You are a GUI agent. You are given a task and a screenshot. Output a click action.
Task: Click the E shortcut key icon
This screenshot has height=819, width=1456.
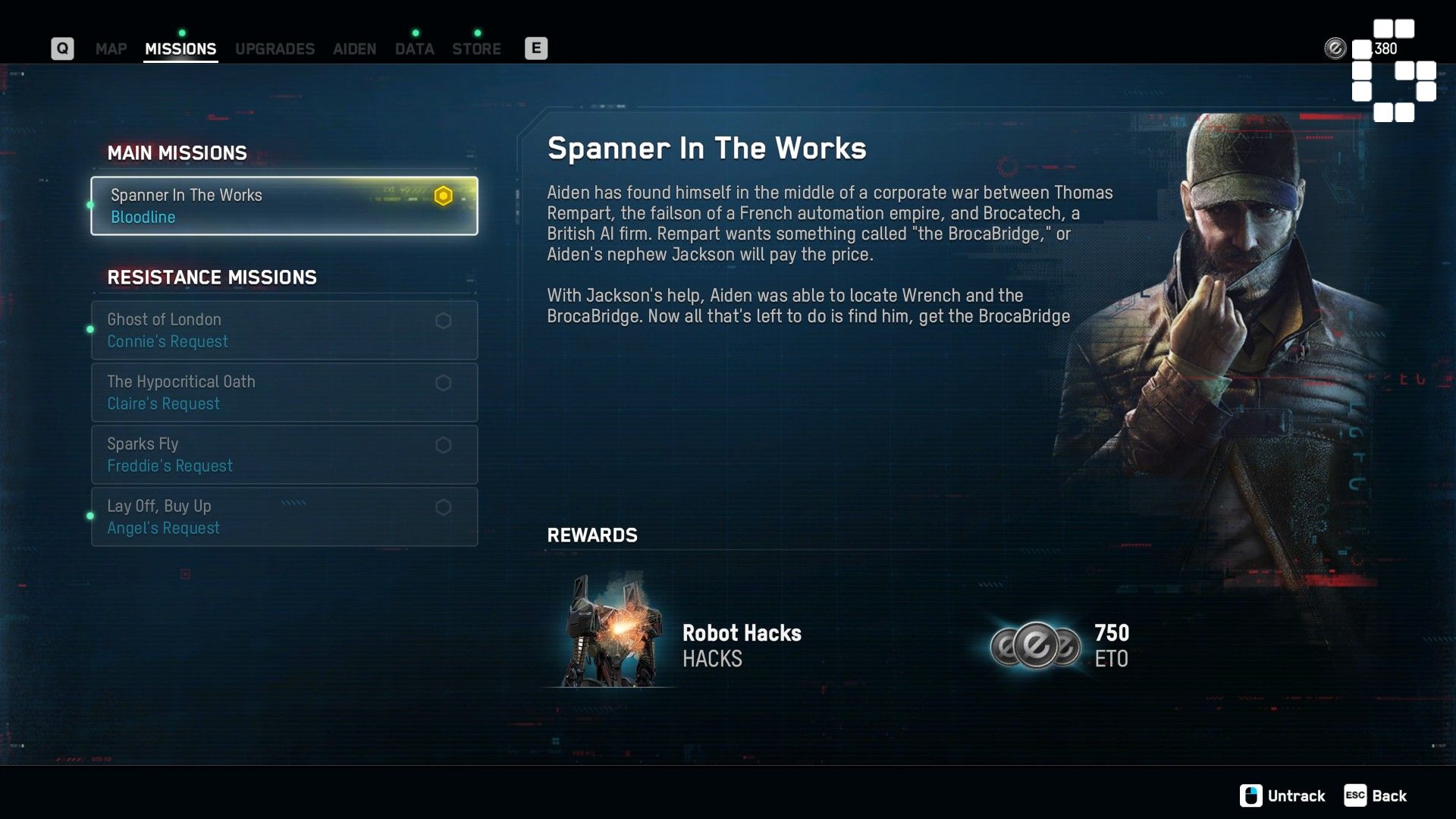(x=536, y=48)
